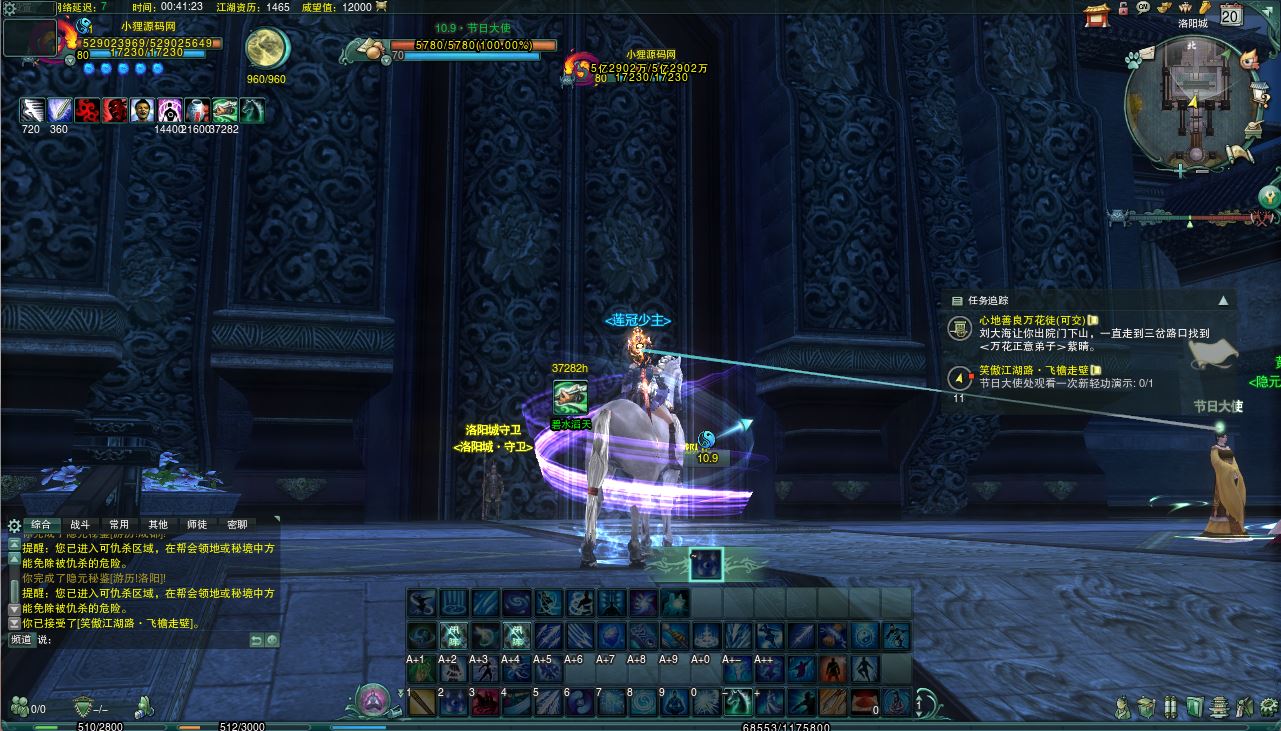Select the 密聊 chat tab
The height and width of the screenshot is (731, 1281).
(237, 524)
